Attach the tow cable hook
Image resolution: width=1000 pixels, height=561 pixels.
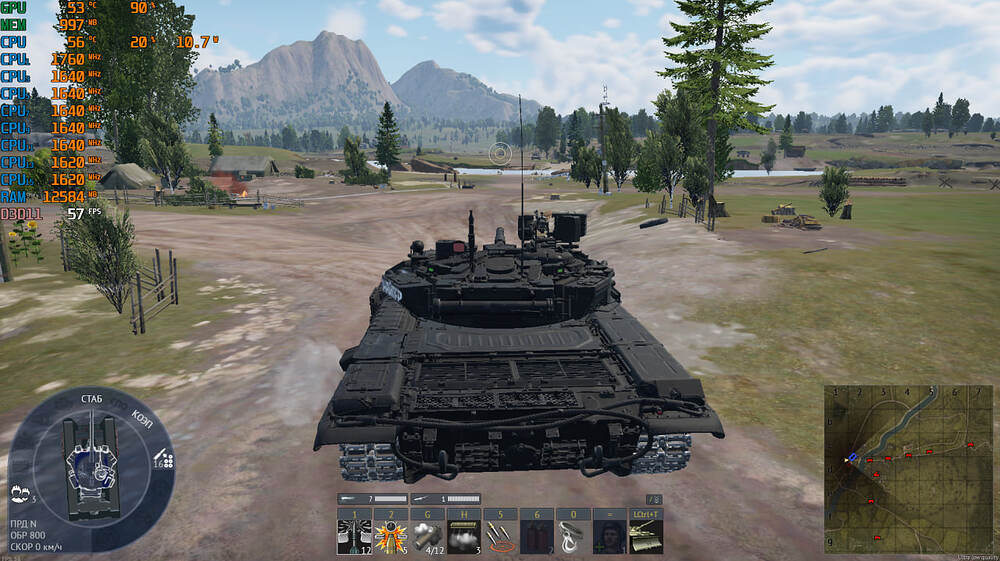click(571, 537)
